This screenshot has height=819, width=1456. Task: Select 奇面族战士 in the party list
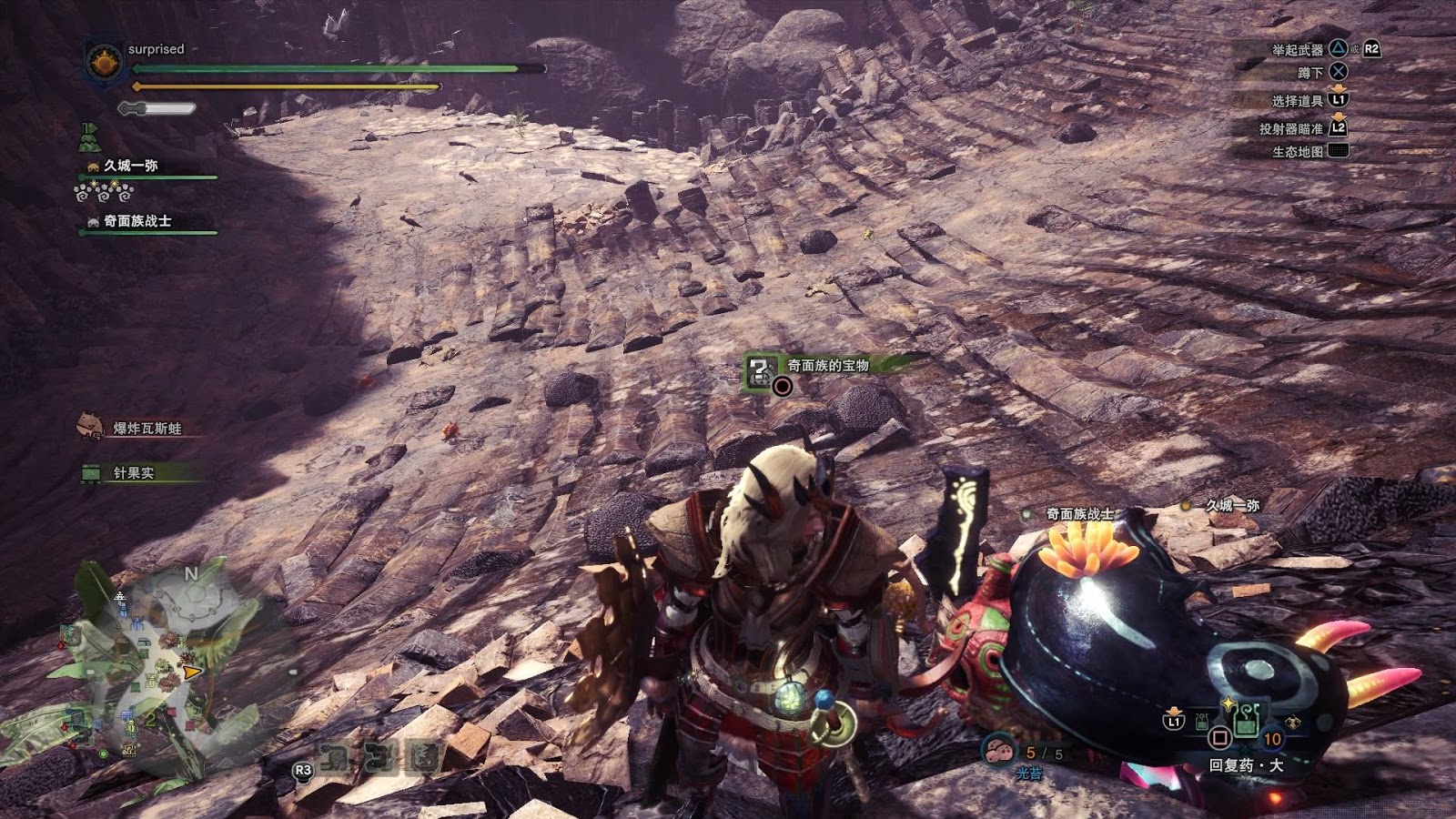point(136,221)
